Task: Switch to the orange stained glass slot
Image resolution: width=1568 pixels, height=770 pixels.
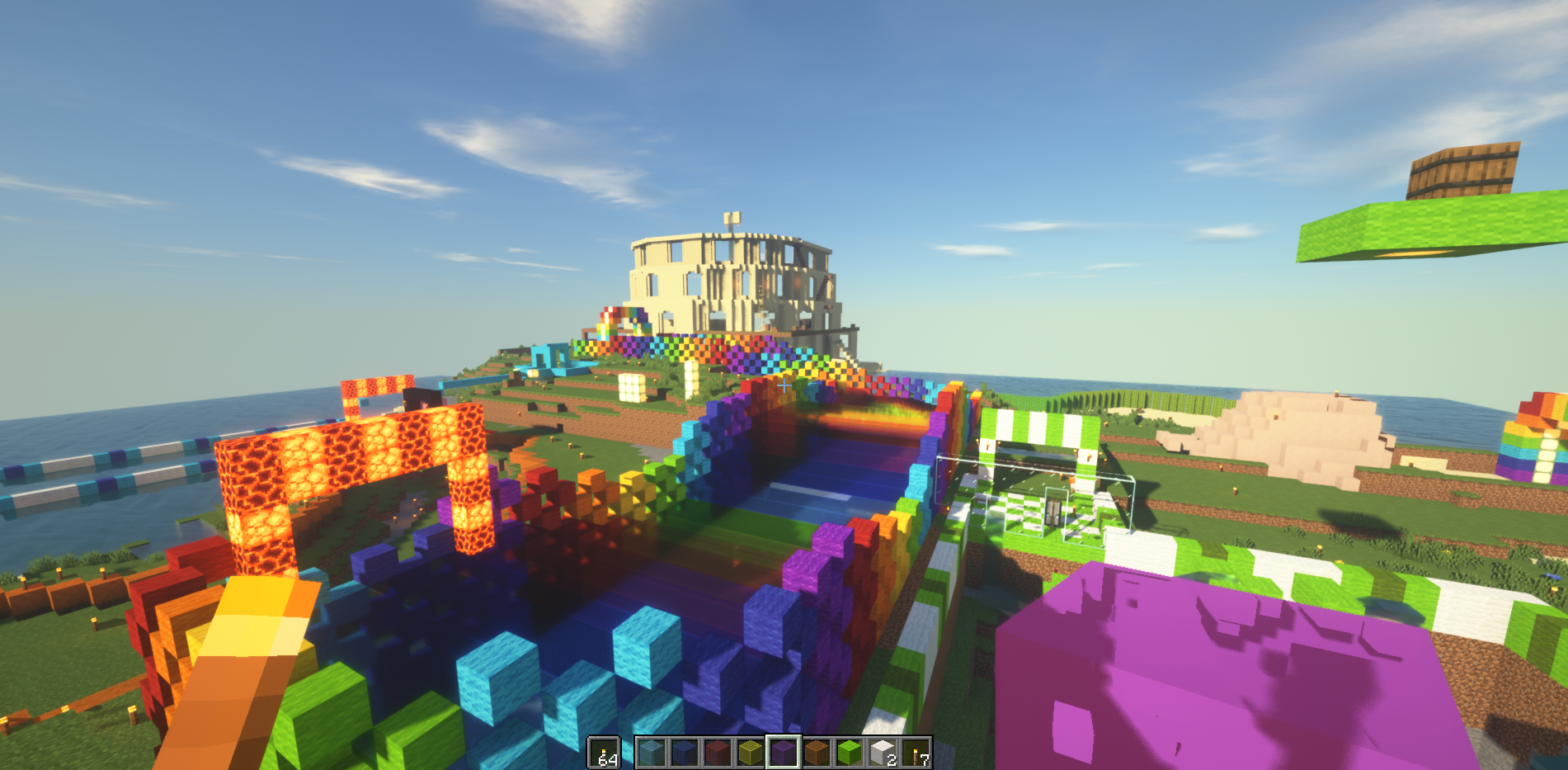Action: (x=816, y=753)
